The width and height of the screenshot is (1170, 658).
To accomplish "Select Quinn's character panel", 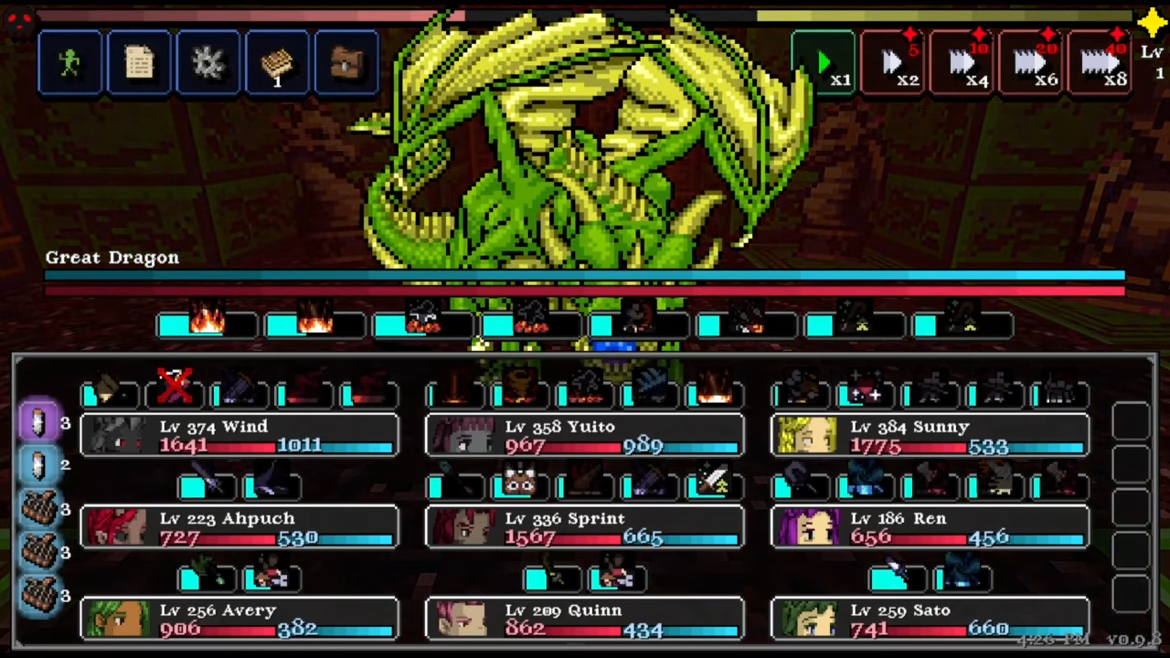I will coord(584,619).
